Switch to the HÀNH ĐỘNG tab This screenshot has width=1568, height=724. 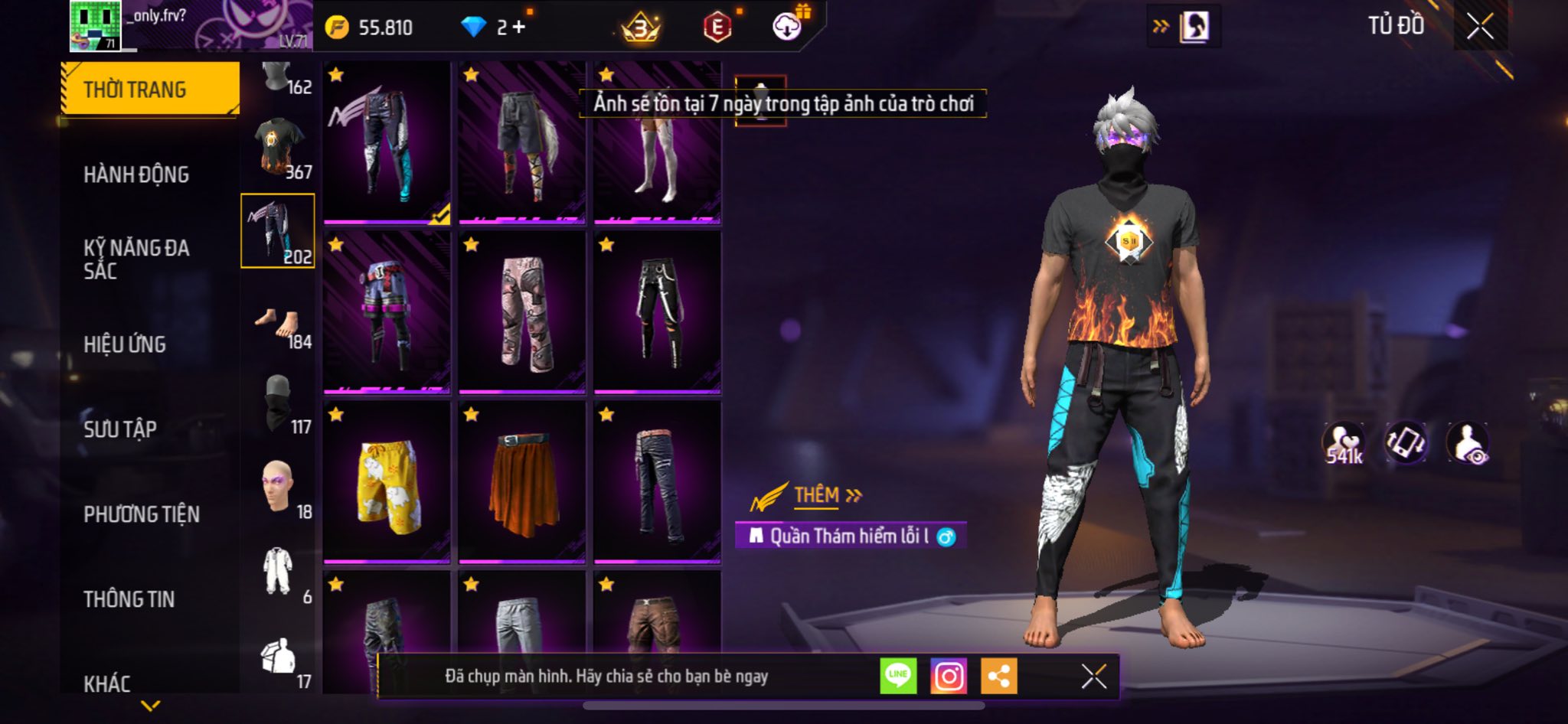click(136, 174)
